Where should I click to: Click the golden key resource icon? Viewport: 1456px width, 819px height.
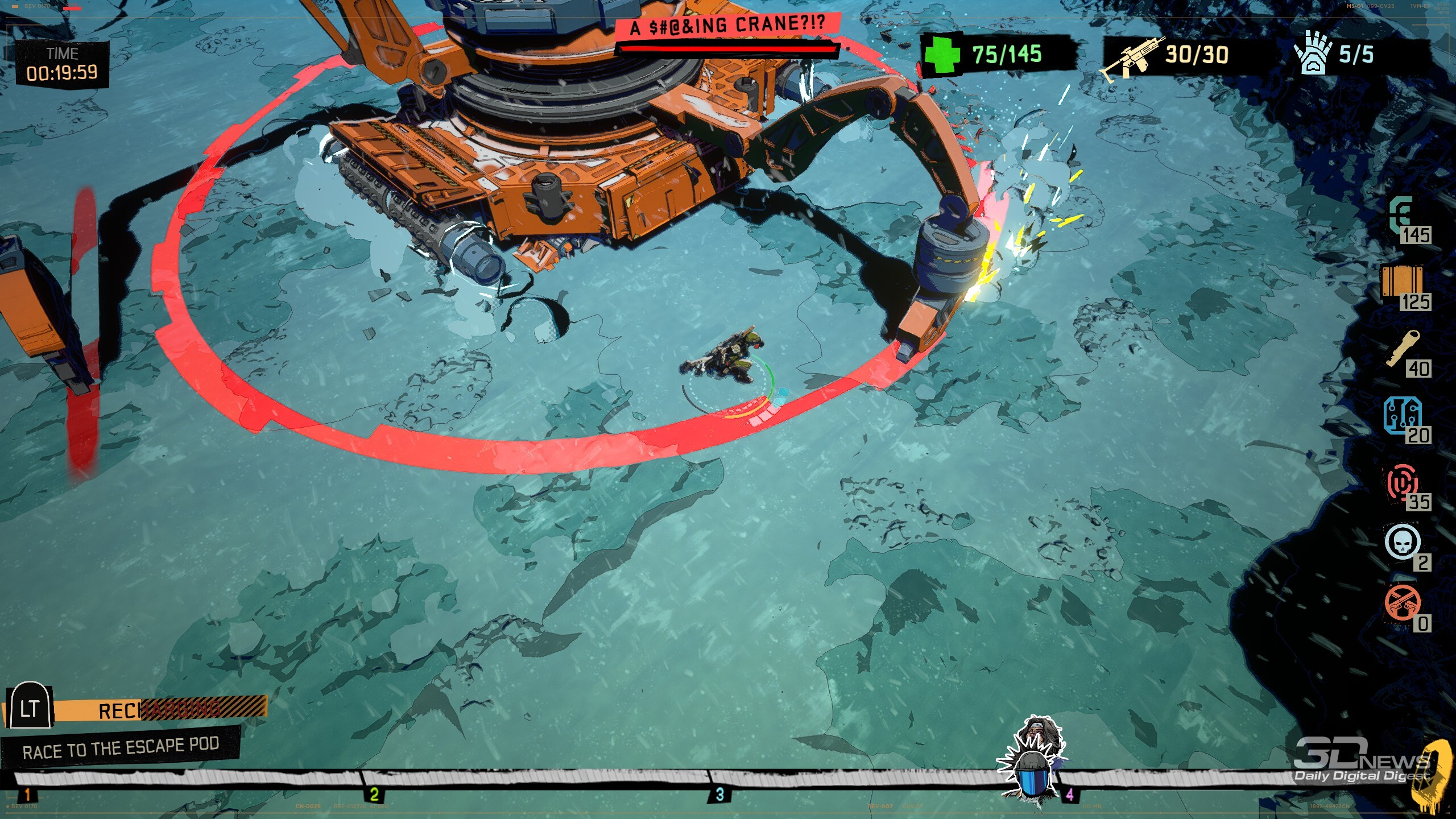[1403, 348]
